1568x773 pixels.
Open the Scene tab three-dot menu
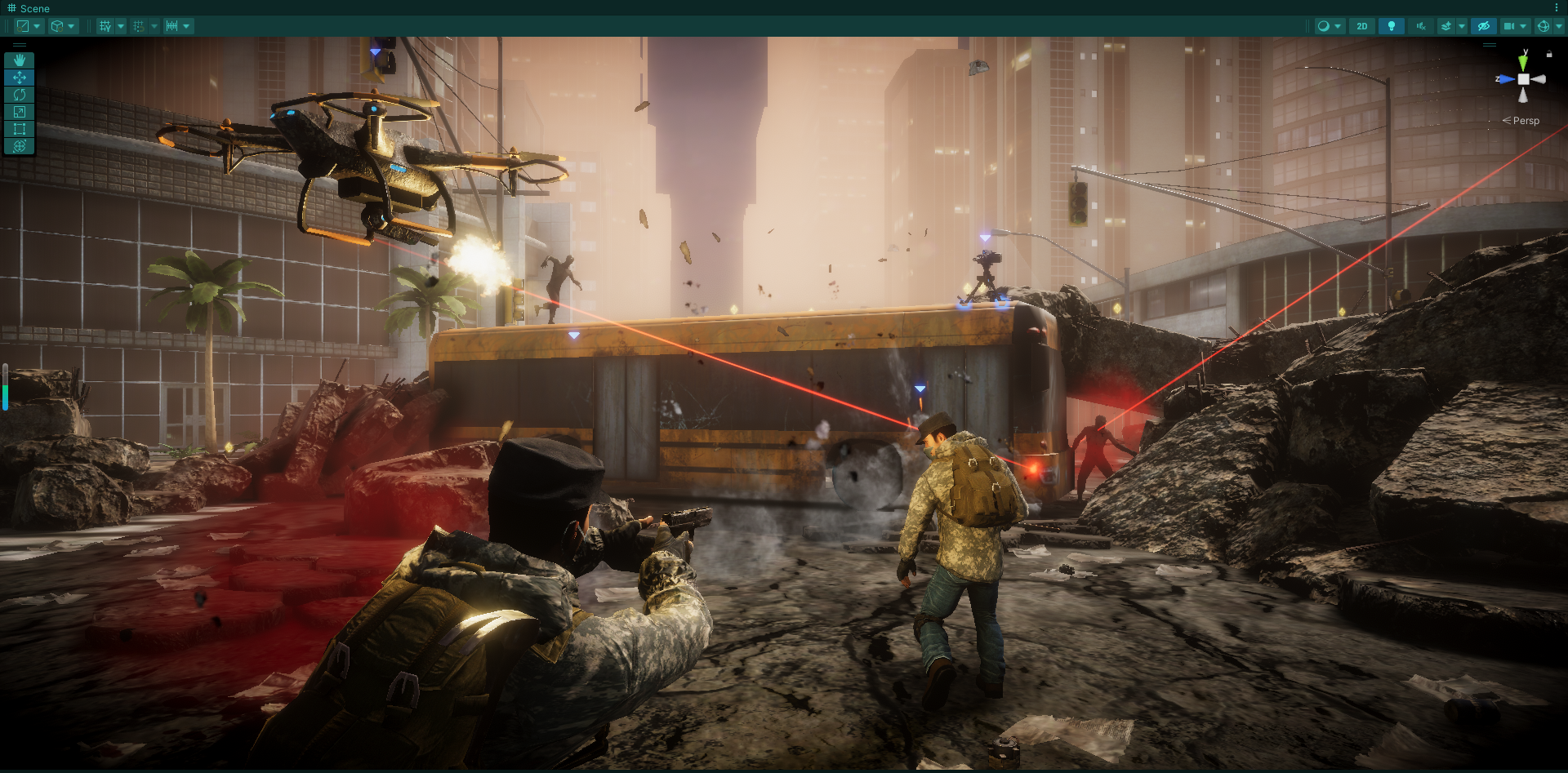1557,7
